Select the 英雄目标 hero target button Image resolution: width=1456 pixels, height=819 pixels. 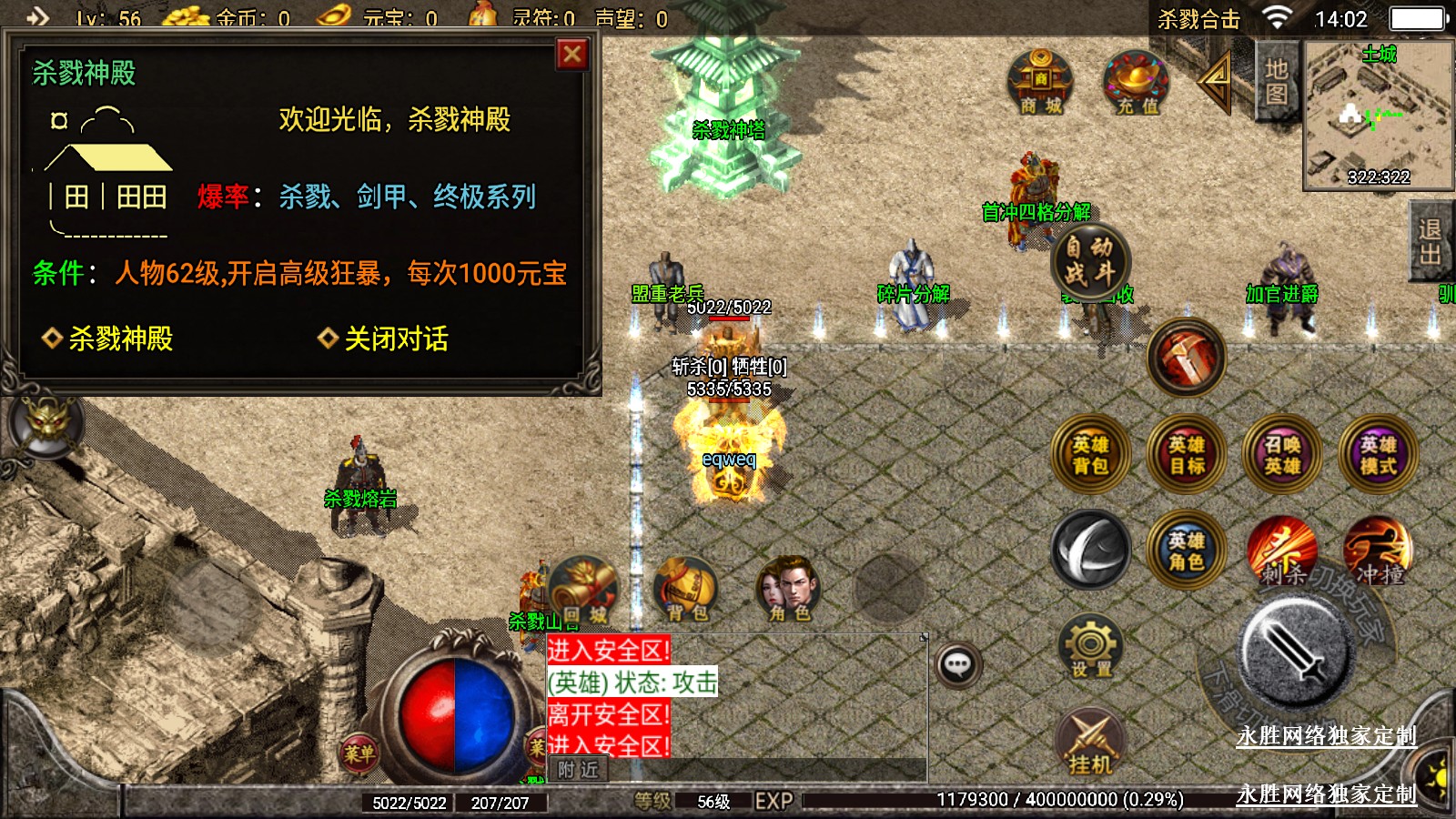1187,455
